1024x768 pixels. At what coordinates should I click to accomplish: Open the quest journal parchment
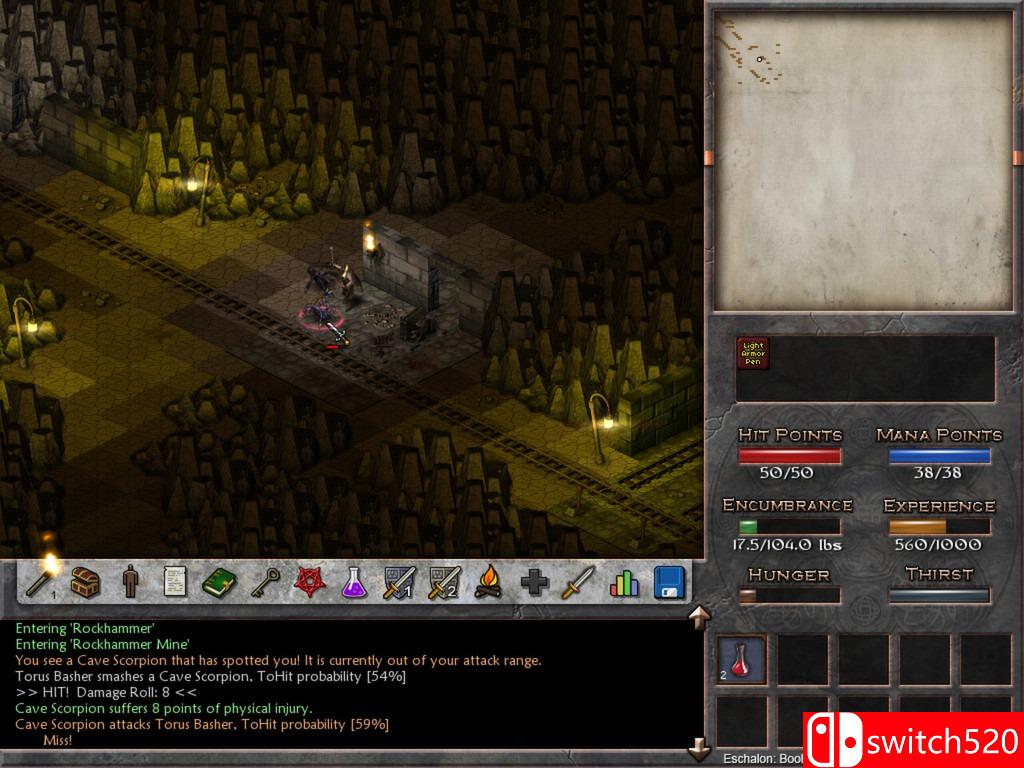pos(175,581)
